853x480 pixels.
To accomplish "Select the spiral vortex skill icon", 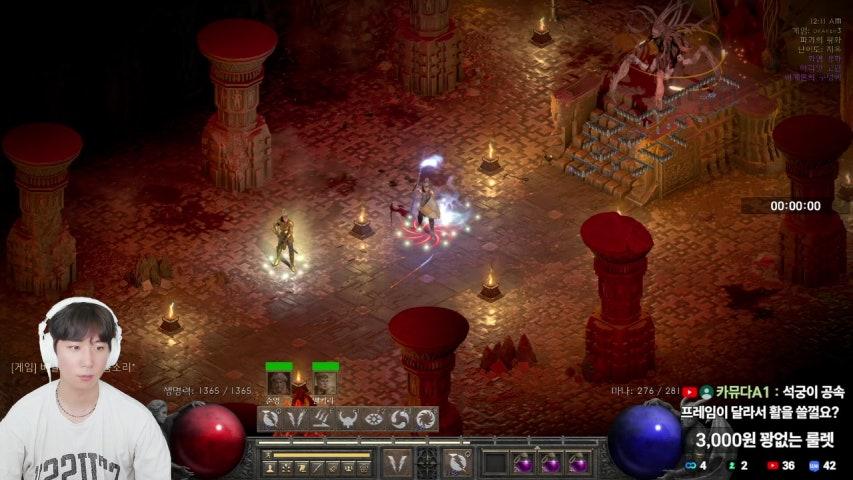I will (x=400, y=419).
